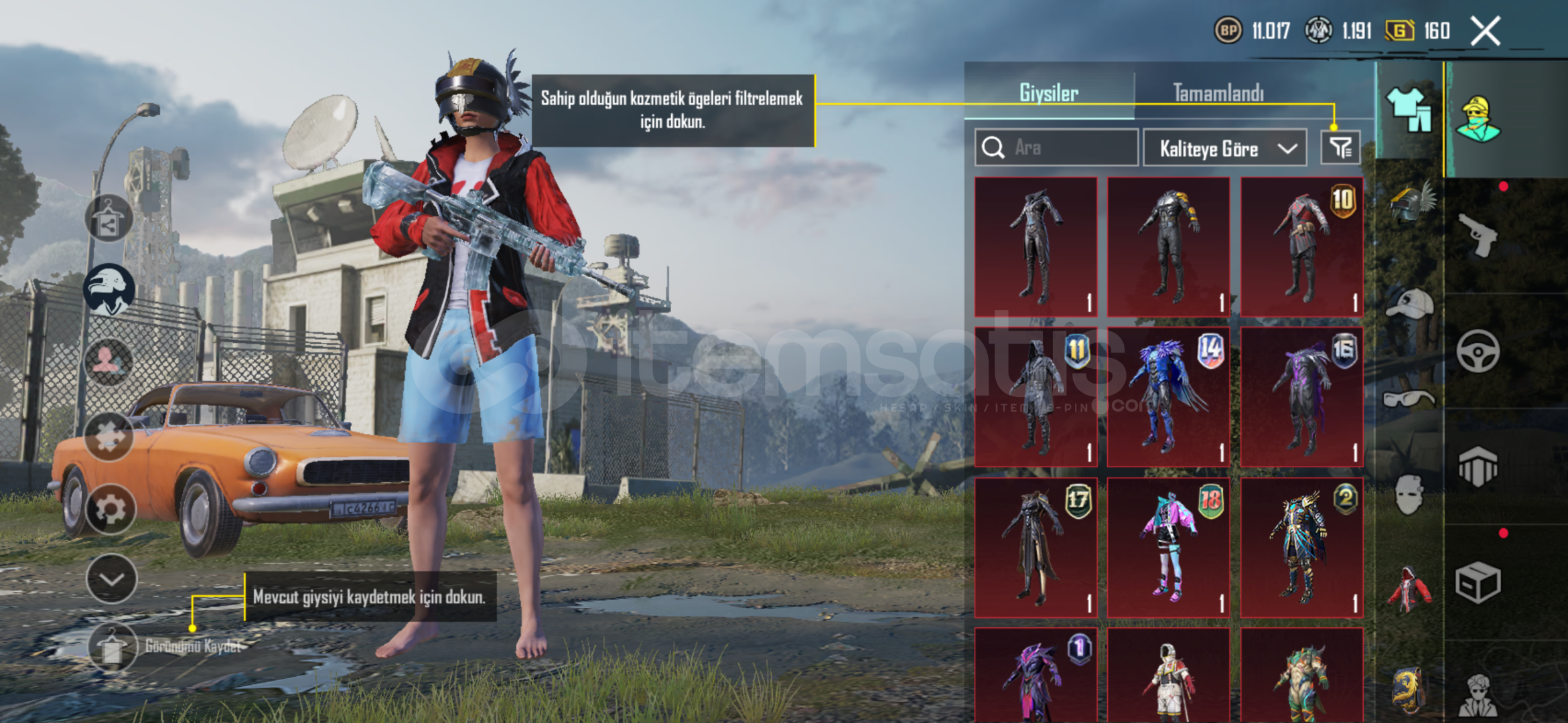Choose the blue winged outfit with badge 14
The width and height of the screenshot is (1568, 723).
pyautogui.click(x=1168, y=397)
